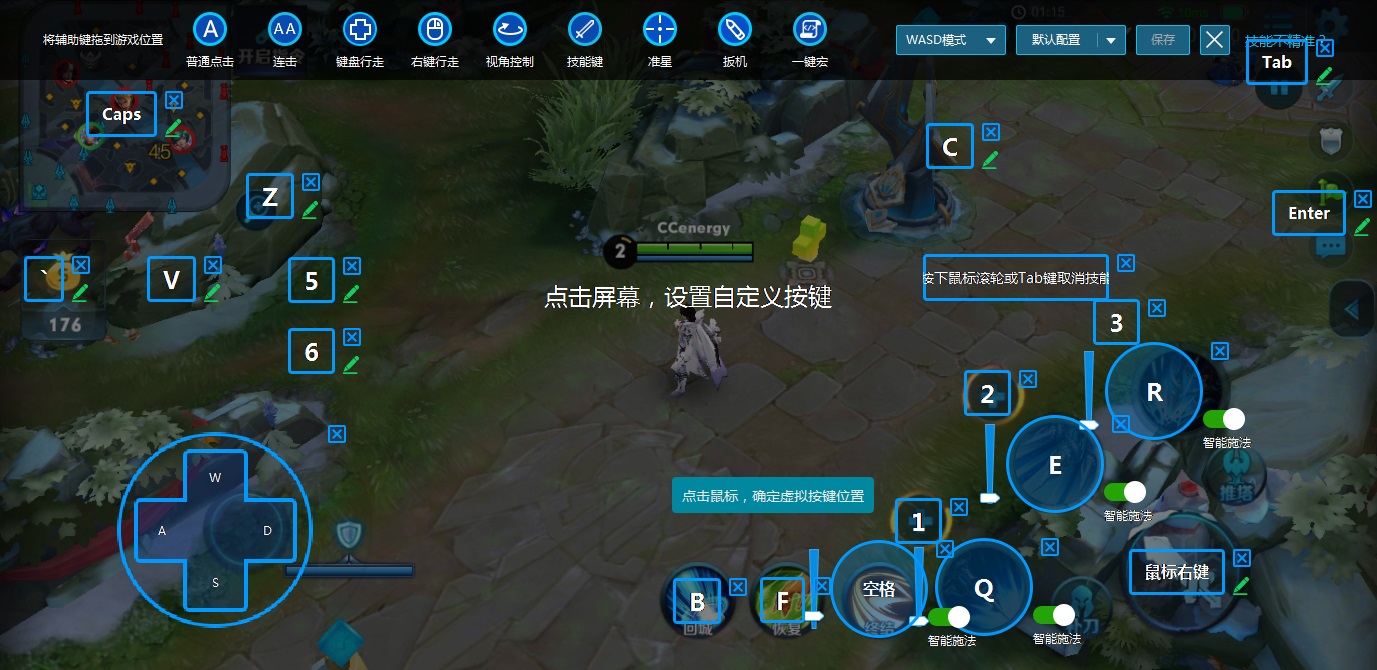Image resolution: width=1377 pixels, height=670 pixels.
Task: Select the 右键行走 right-click move tool
Action: tap(435, 30)
